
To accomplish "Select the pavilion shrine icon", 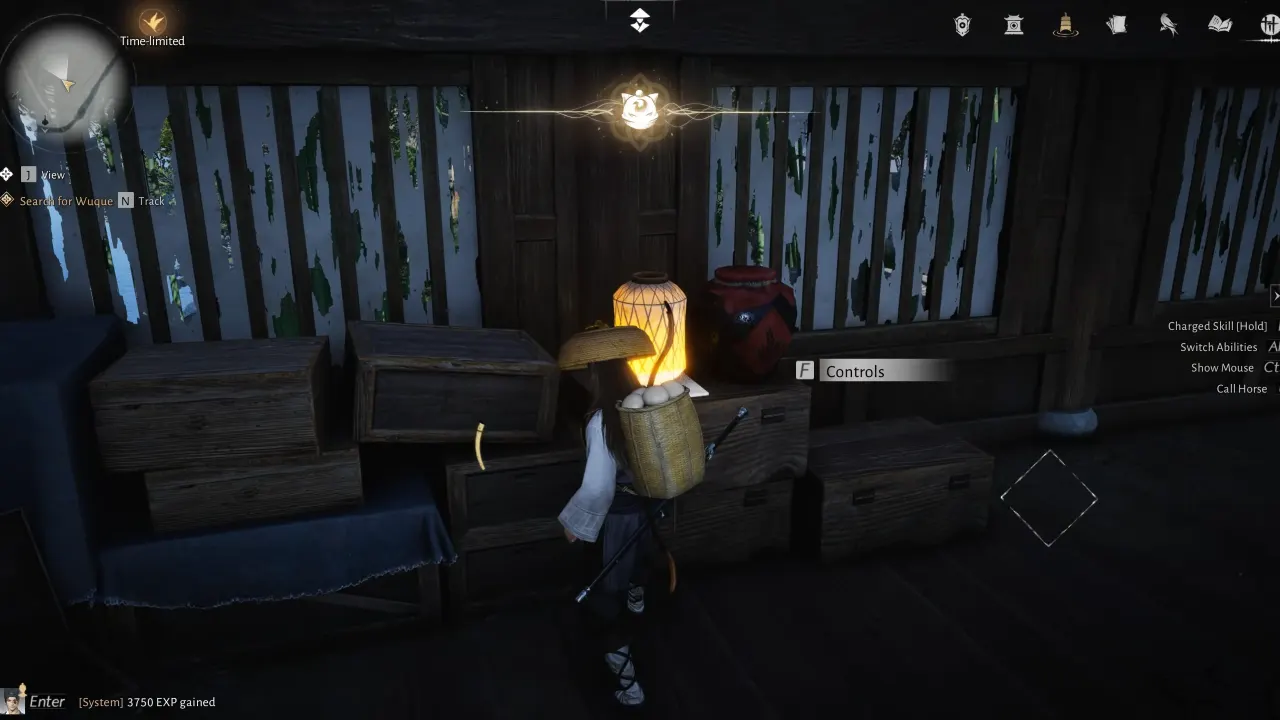I will (1013, 25).
